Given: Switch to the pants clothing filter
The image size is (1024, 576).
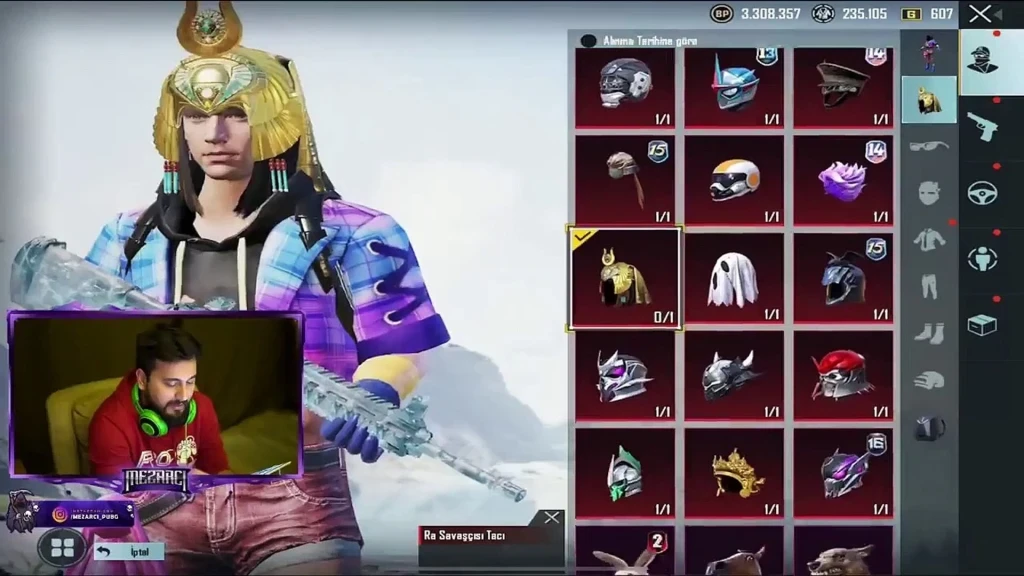Looking at the screenshot, I should [928, 286].
